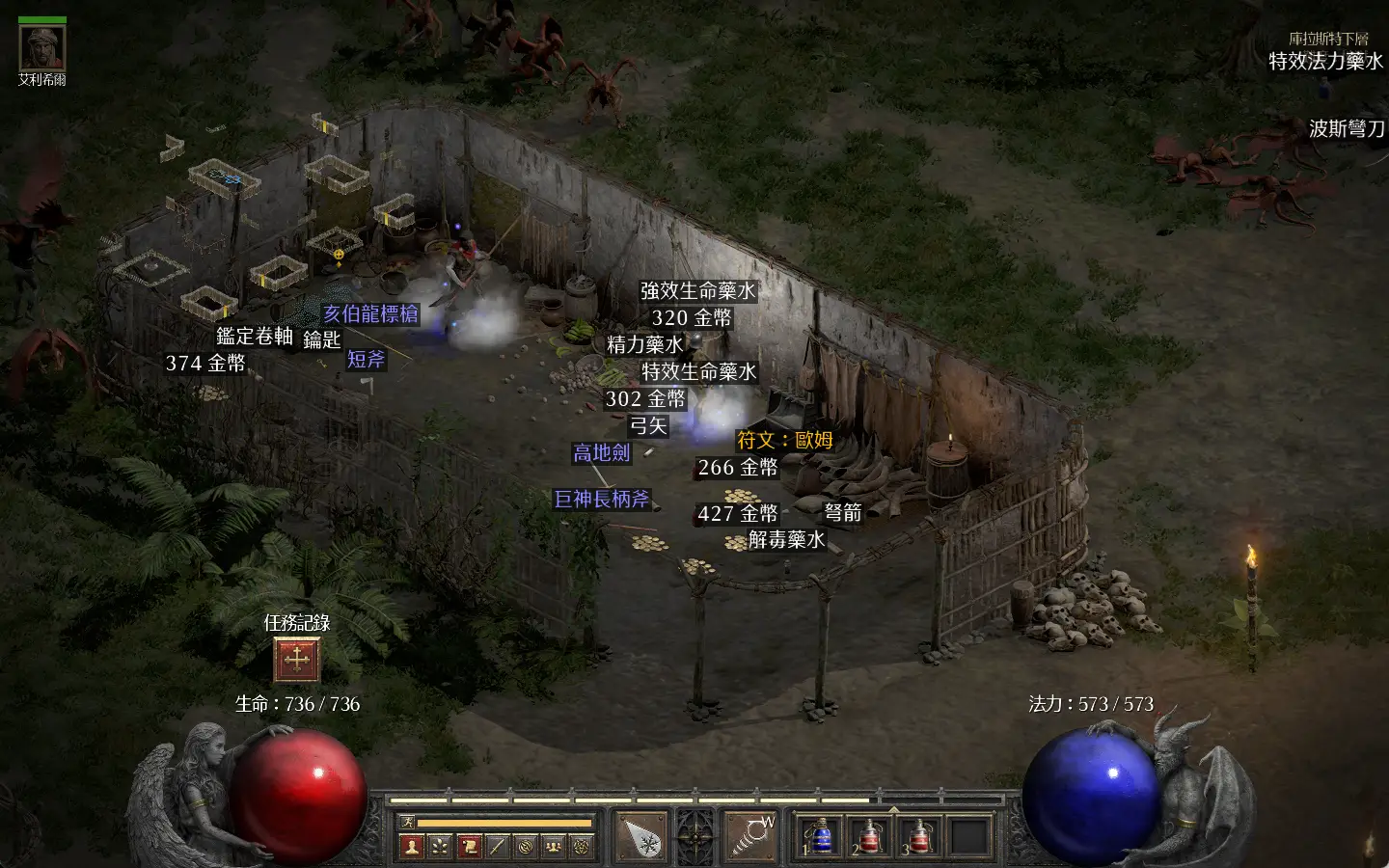
Task: Pick up the 巨神長柄斧 item label
Action: (x=602, y=499)
